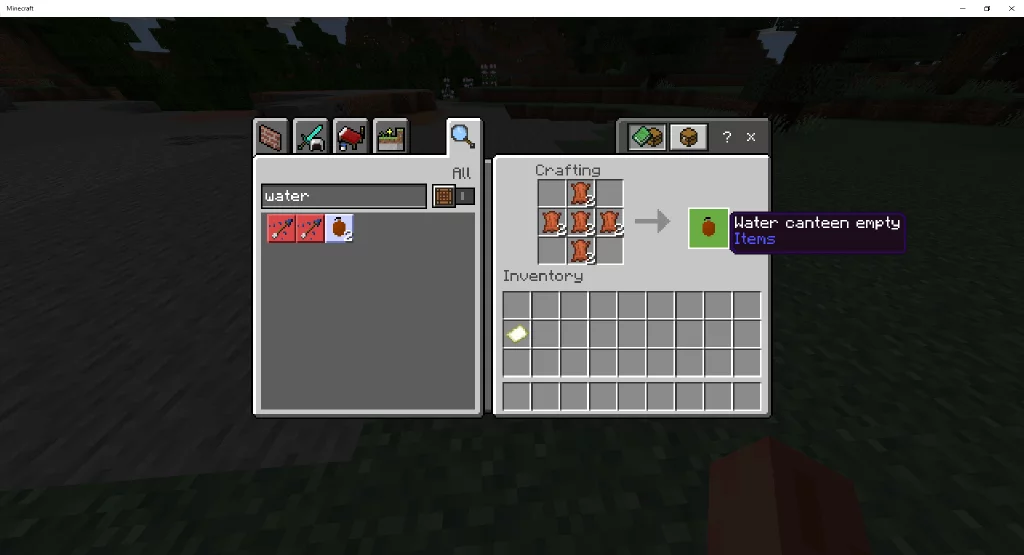
Task: Switch to the crafting table layout button
Action: click(x=688, y=137)
